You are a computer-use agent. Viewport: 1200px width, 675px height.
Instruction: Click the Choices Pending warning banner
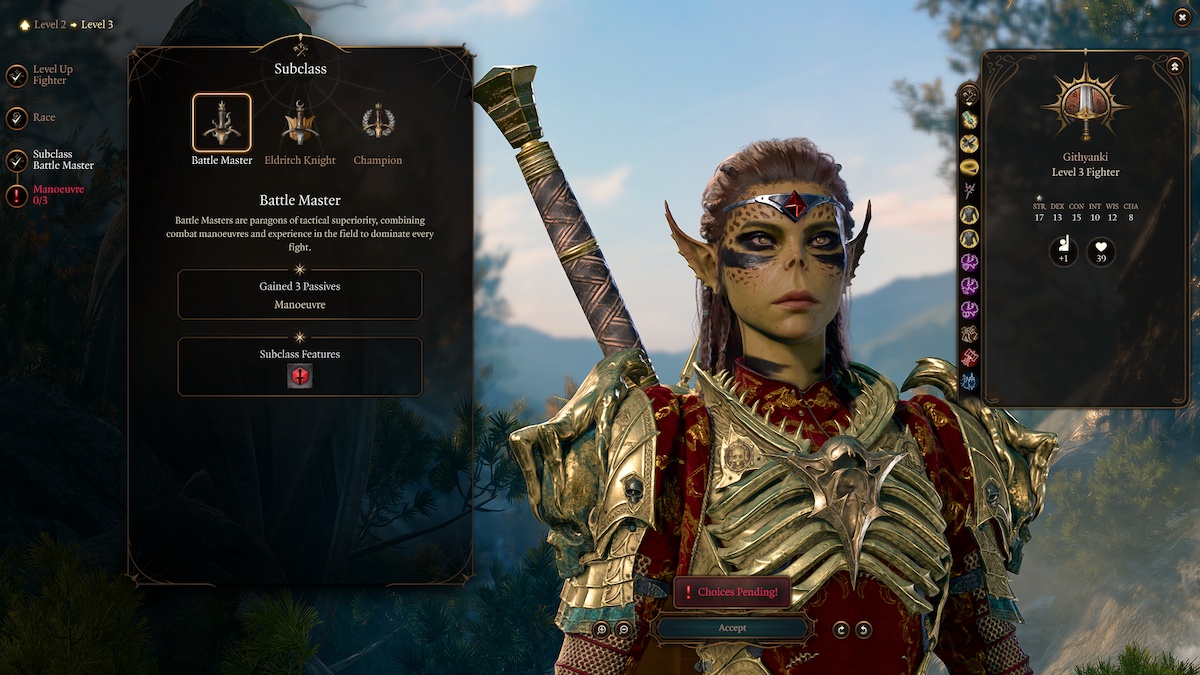[x=732, y=592]
